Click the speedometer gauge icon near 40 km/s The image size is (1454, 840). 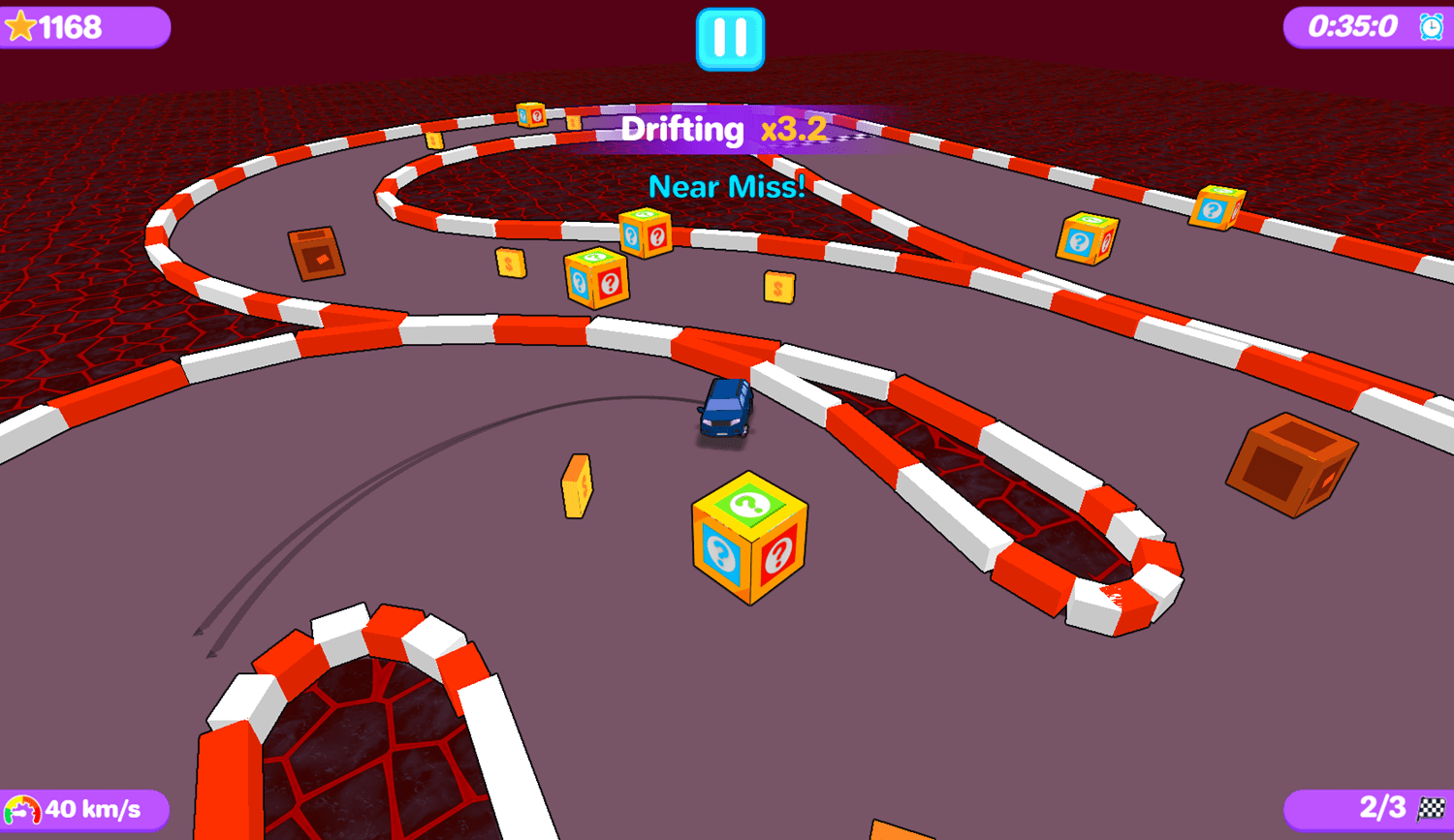(24, 809)
